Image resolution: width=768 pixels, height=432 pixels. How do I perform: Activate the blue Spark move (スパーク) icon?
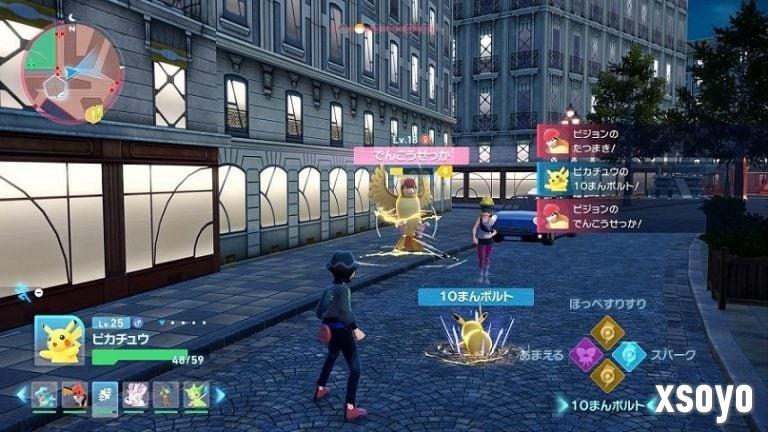click(x=629, y=354)
